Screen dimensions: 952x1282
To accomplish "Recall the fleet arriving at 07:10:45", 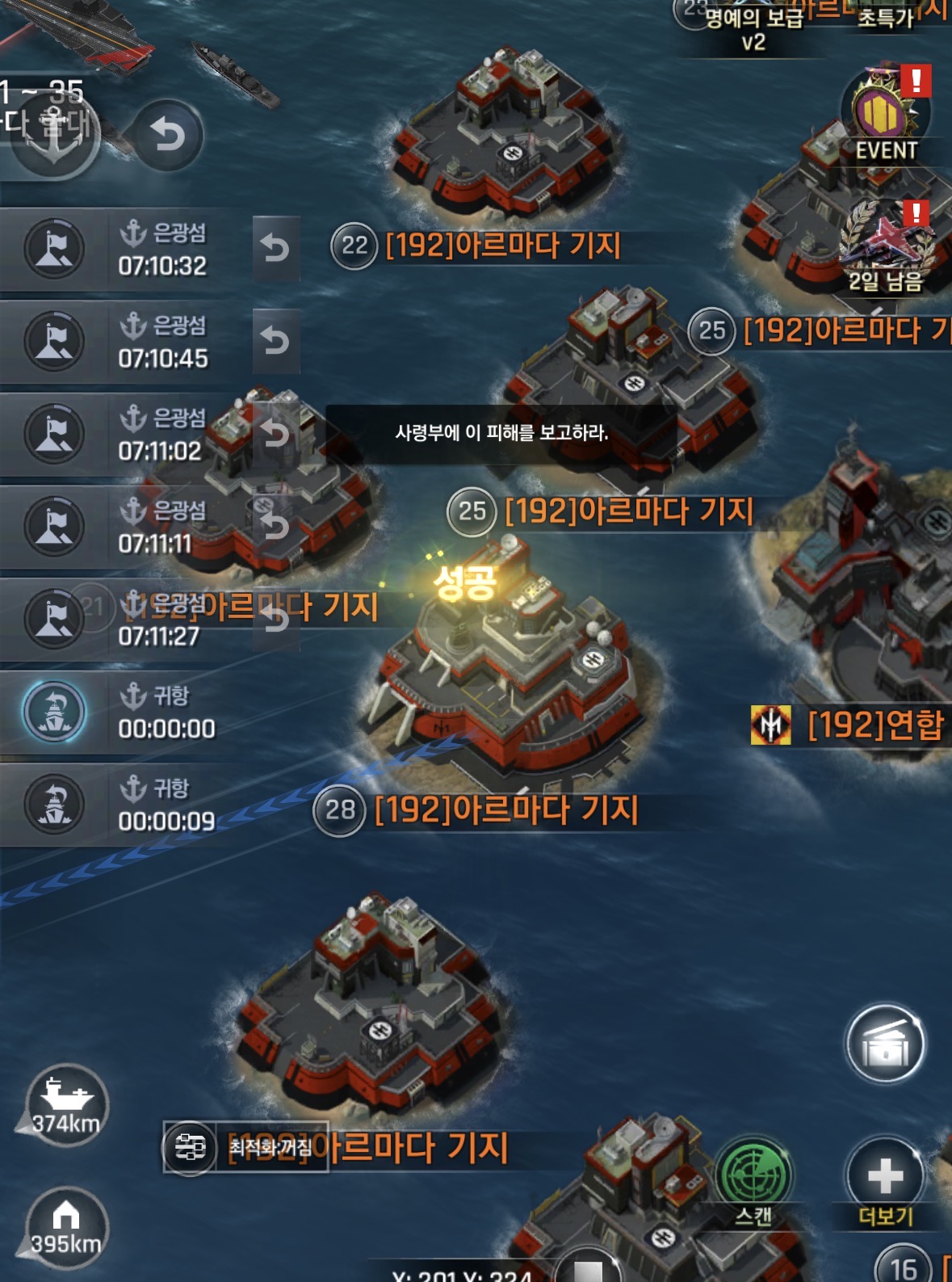I will click(275, 341).
